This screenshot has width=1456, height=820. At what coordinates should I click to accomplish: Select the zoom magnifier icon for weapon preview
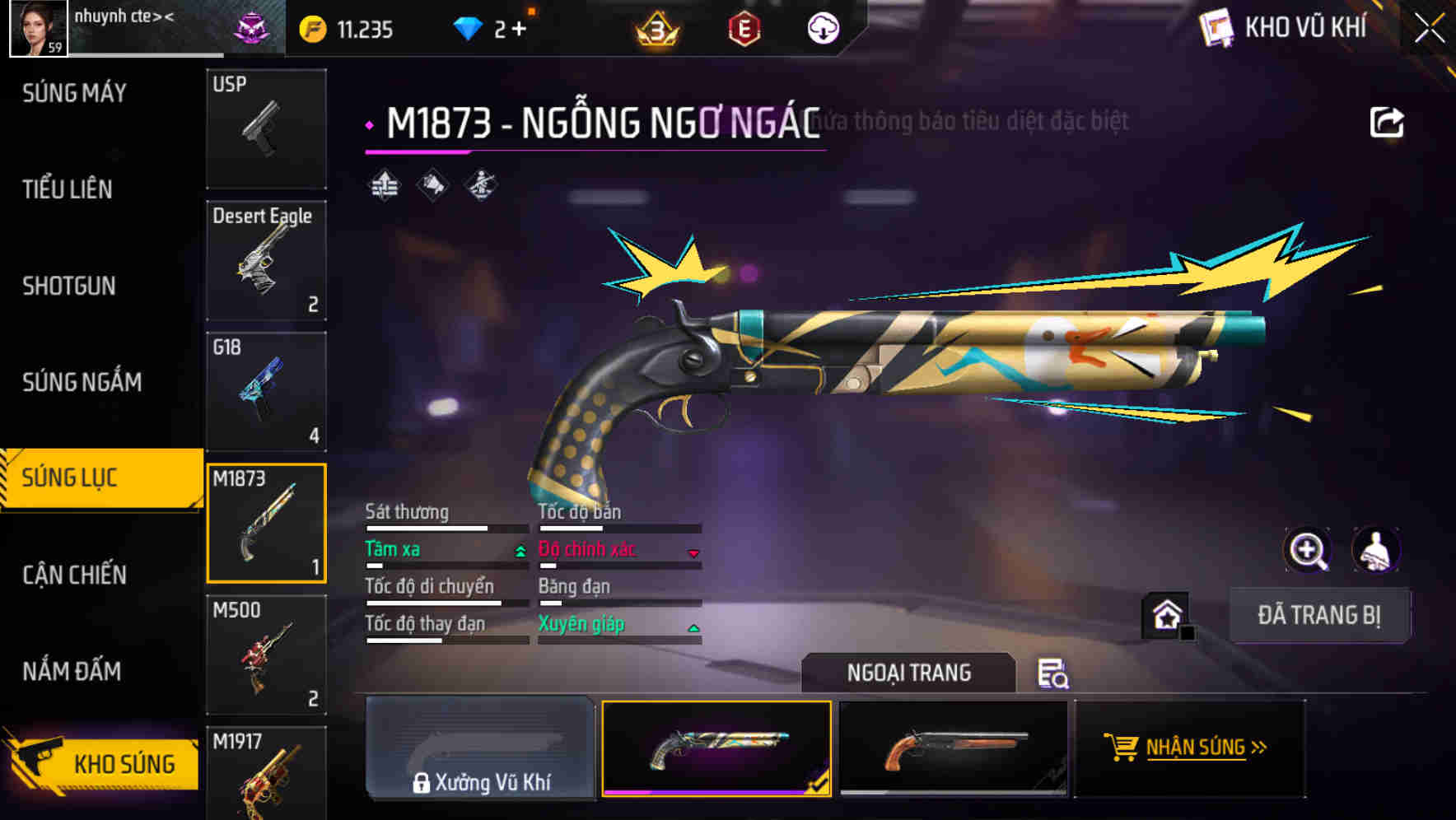point(1308,550)
